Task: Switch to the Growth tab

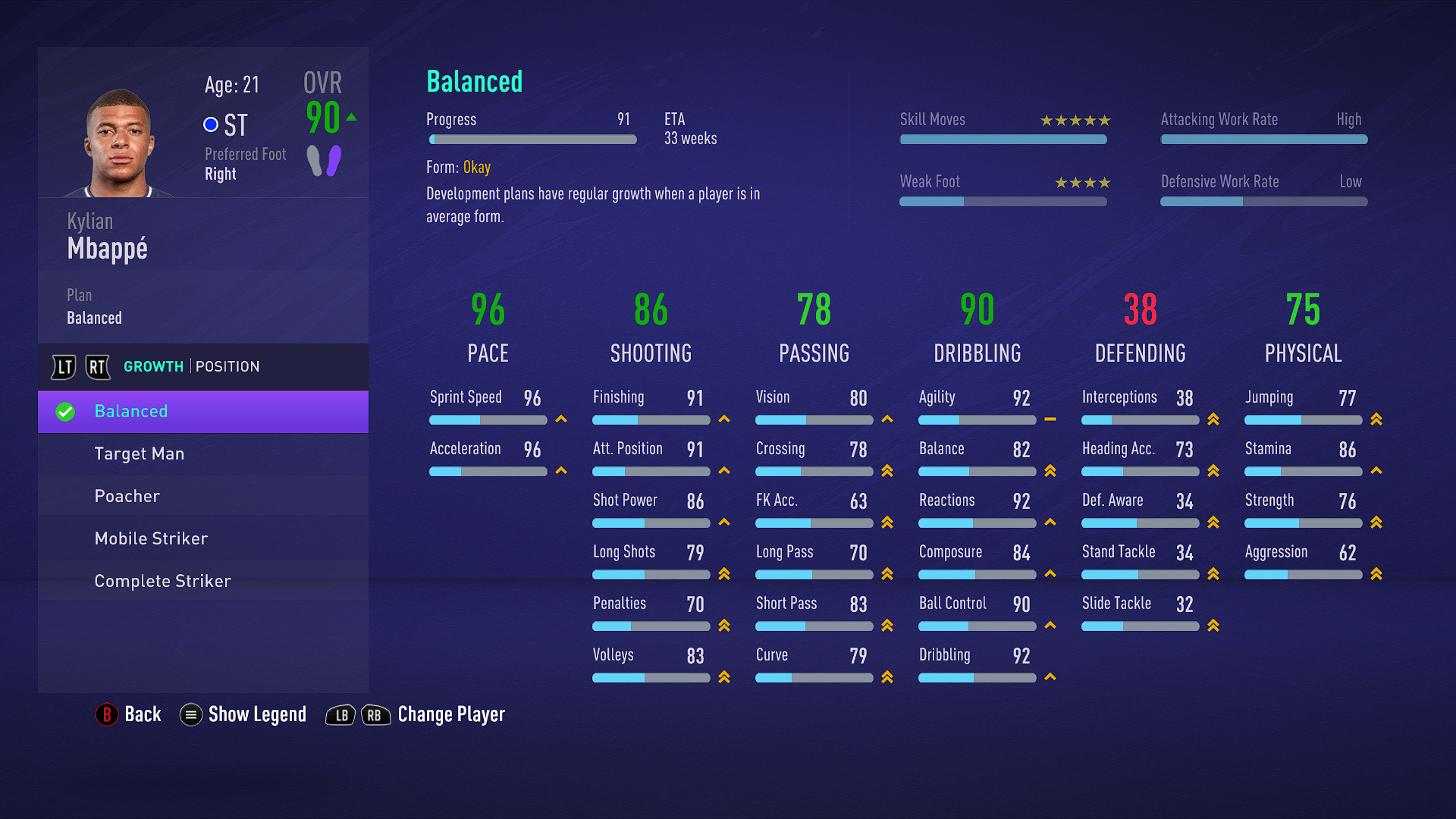Action: point(153,367)
